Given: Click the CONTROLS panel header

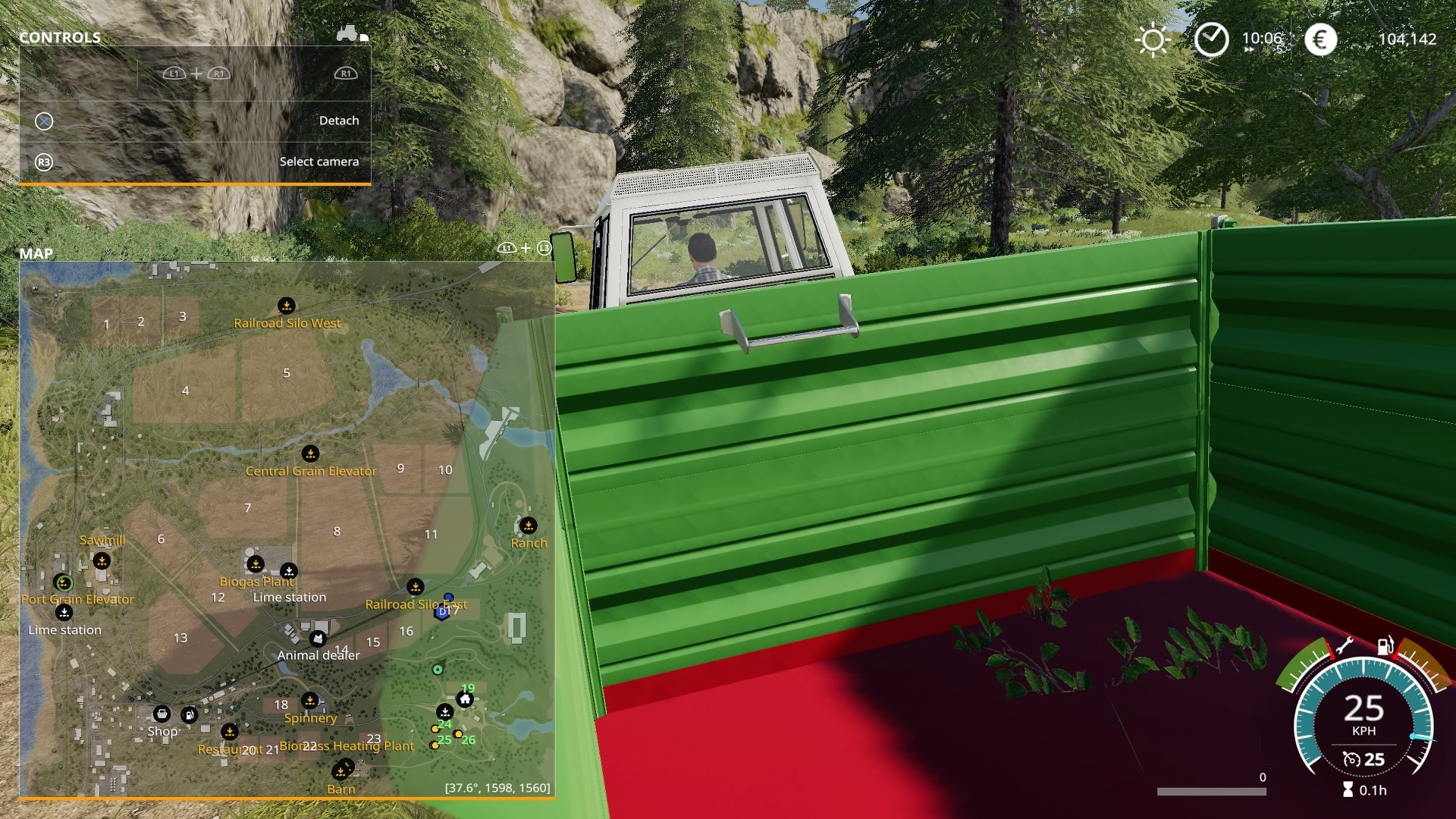Looking at the screenshot, I should click(61, 36).
